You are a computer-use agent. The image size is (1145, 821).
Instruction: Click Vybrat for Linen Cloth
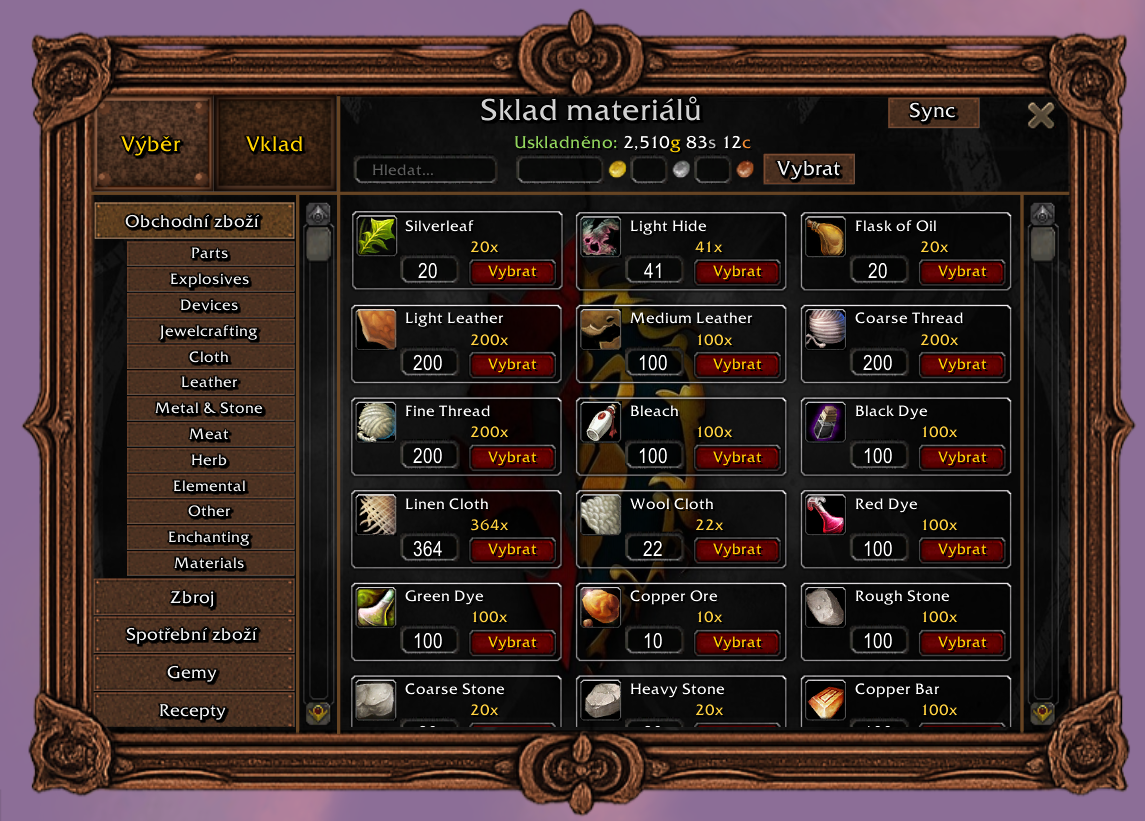coord(512,549)
